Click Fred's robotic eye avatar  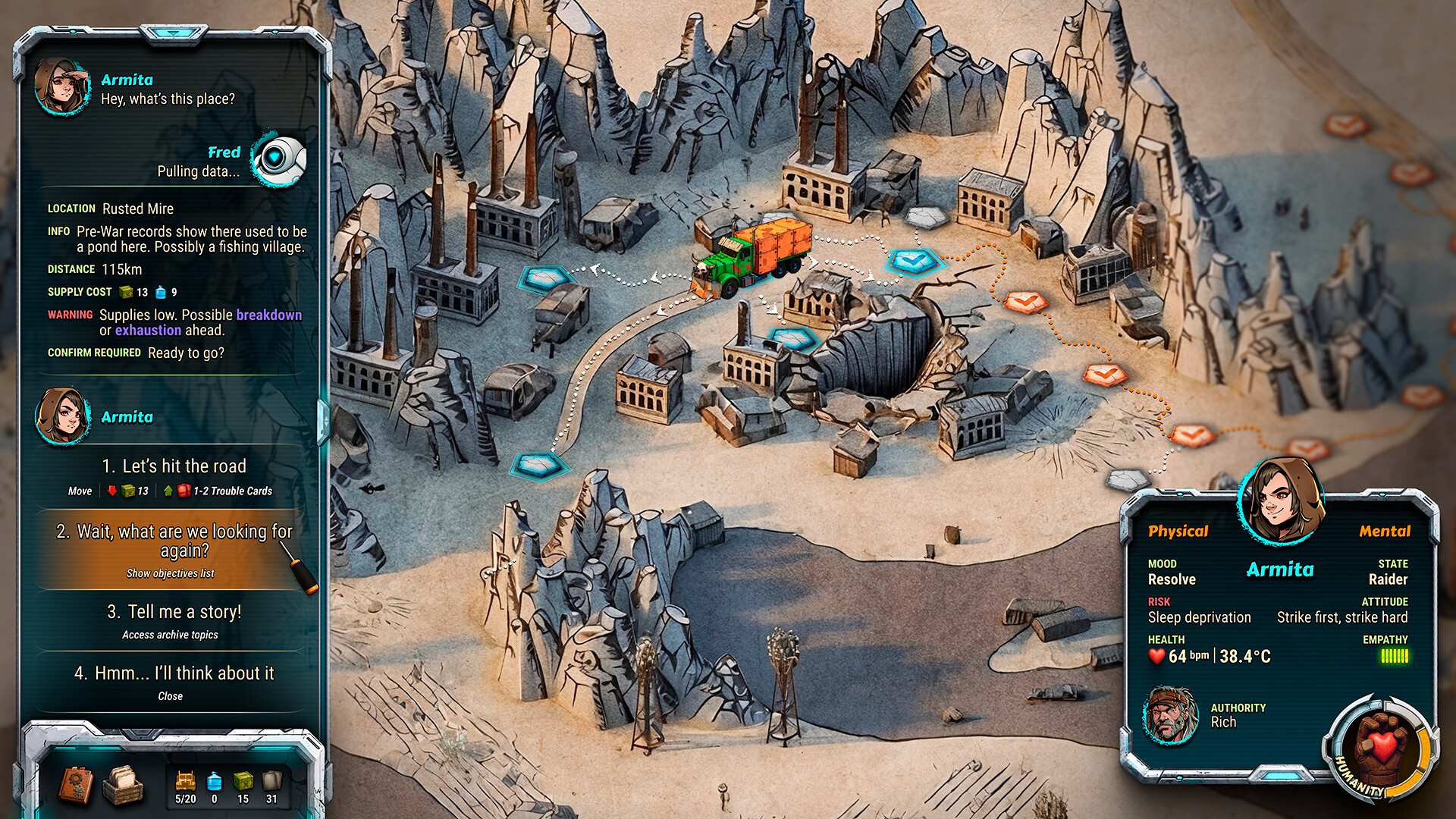click(281, 159)
